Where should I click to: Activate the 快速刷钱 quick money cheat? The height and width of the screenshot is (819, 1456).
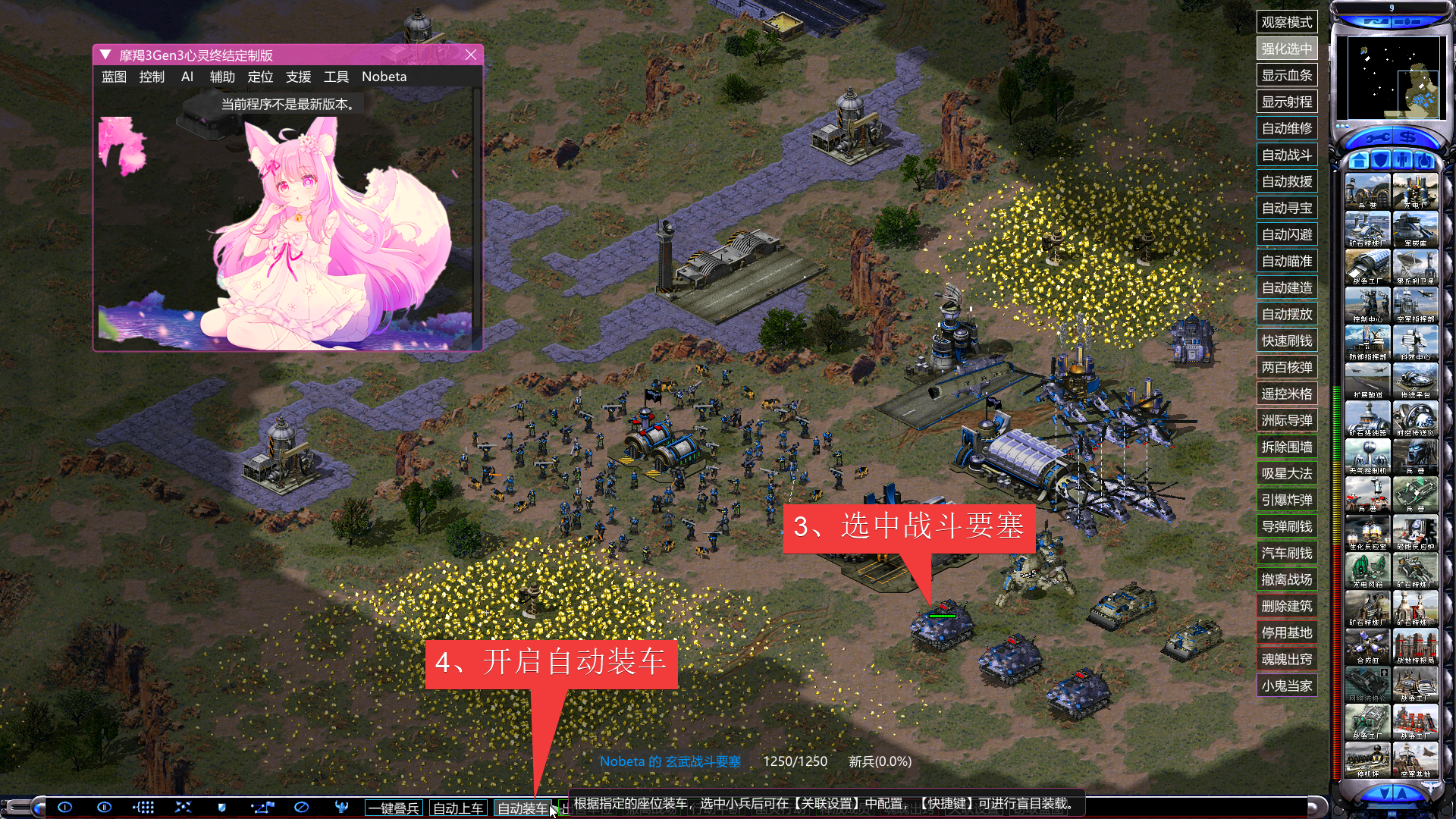[1287, 340]
